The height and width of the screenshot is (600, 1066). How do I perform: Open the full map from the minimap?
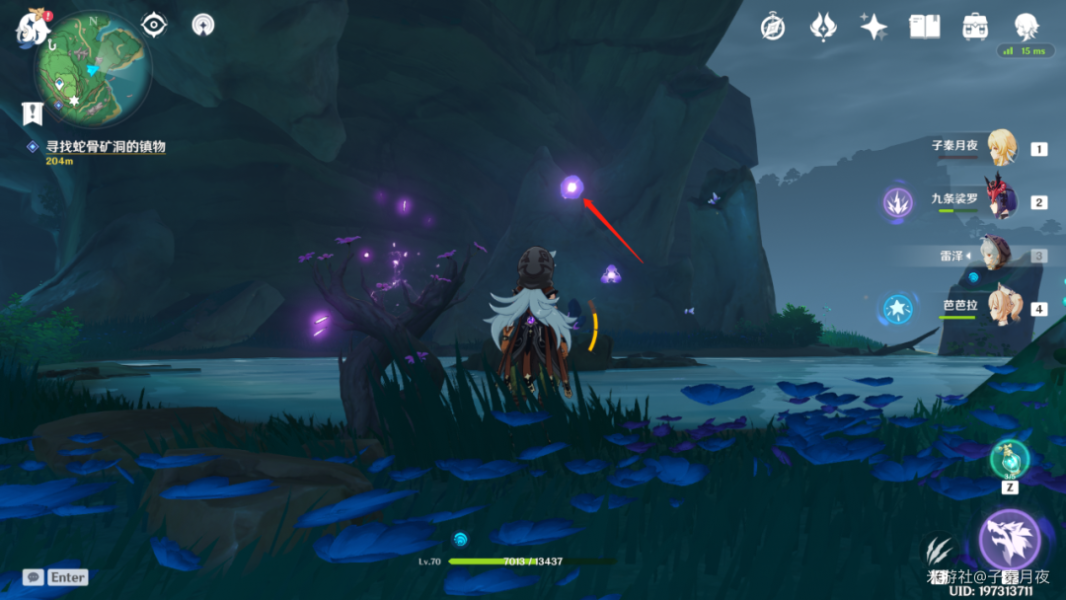click(92, 68)
